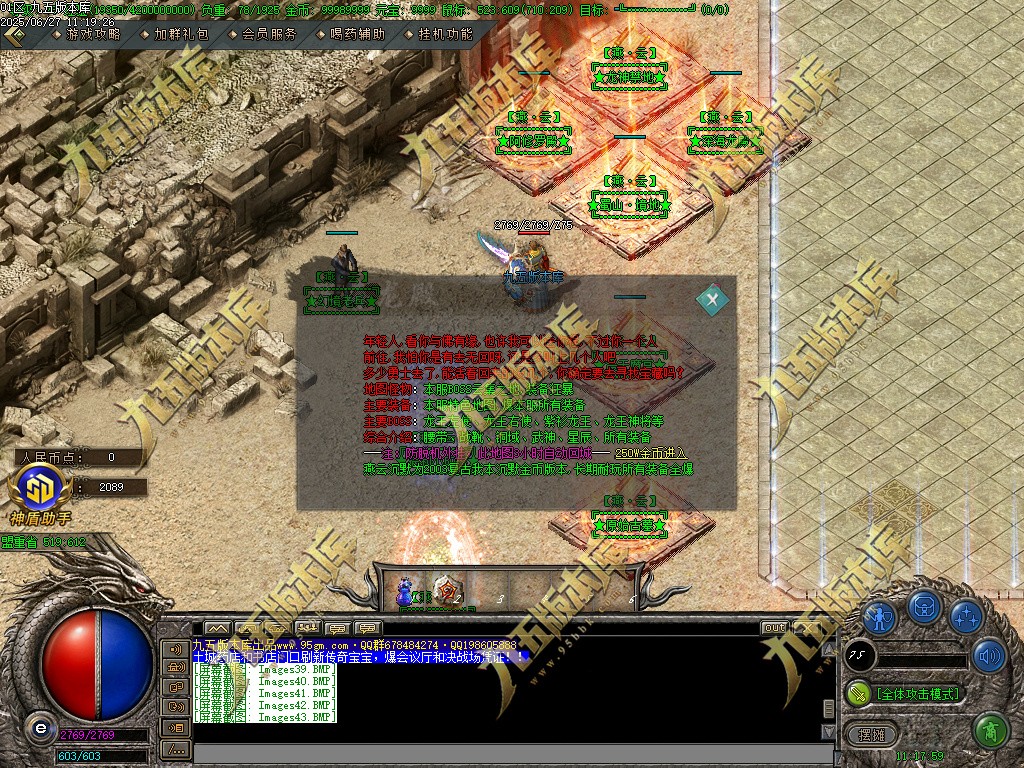The image size is (1024, 768).
Task: Click the chat text input field
Action: click(x=500, y=752)
